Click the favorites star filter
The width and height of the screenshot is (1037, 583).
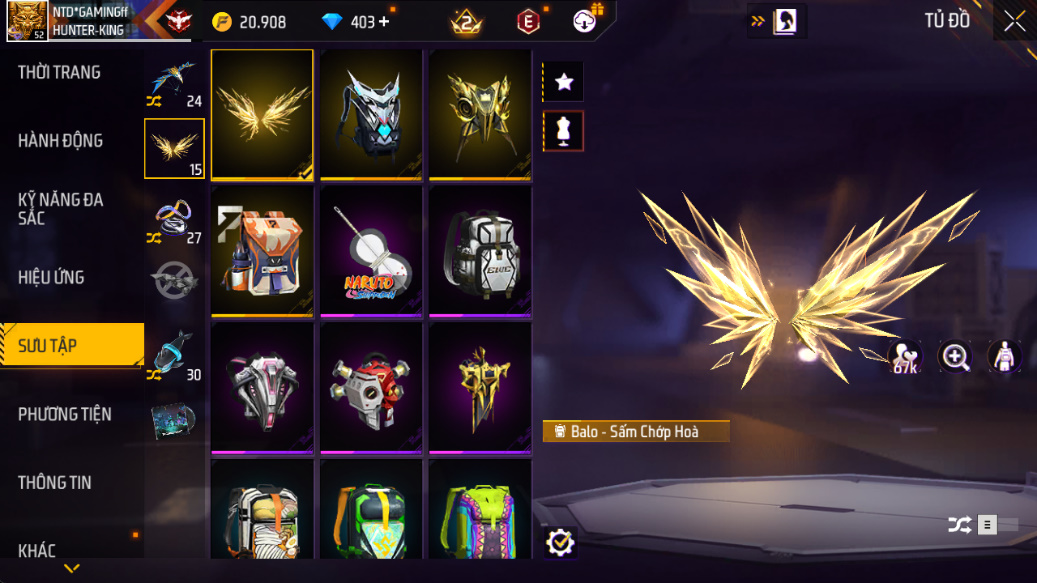[x=564, y=82]
